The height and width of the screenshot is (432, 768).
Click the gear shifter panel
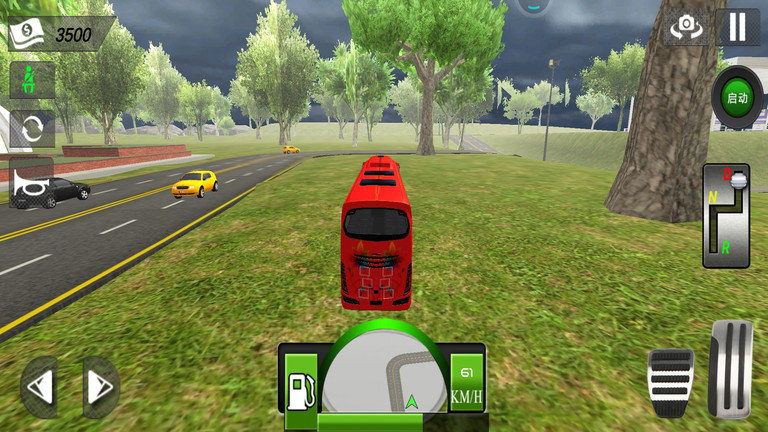tap(726, 216)
